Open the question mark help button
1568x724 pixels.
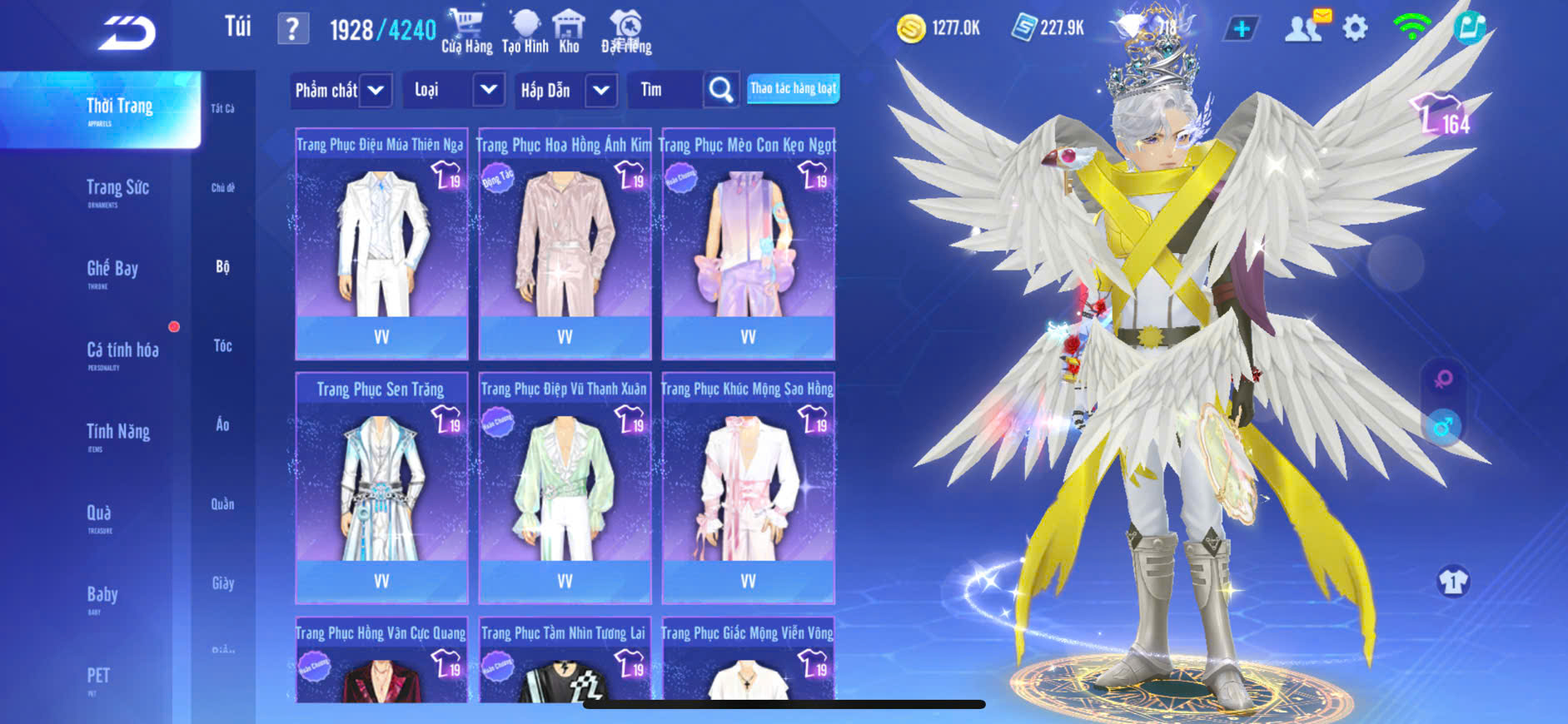coord(292,29)
